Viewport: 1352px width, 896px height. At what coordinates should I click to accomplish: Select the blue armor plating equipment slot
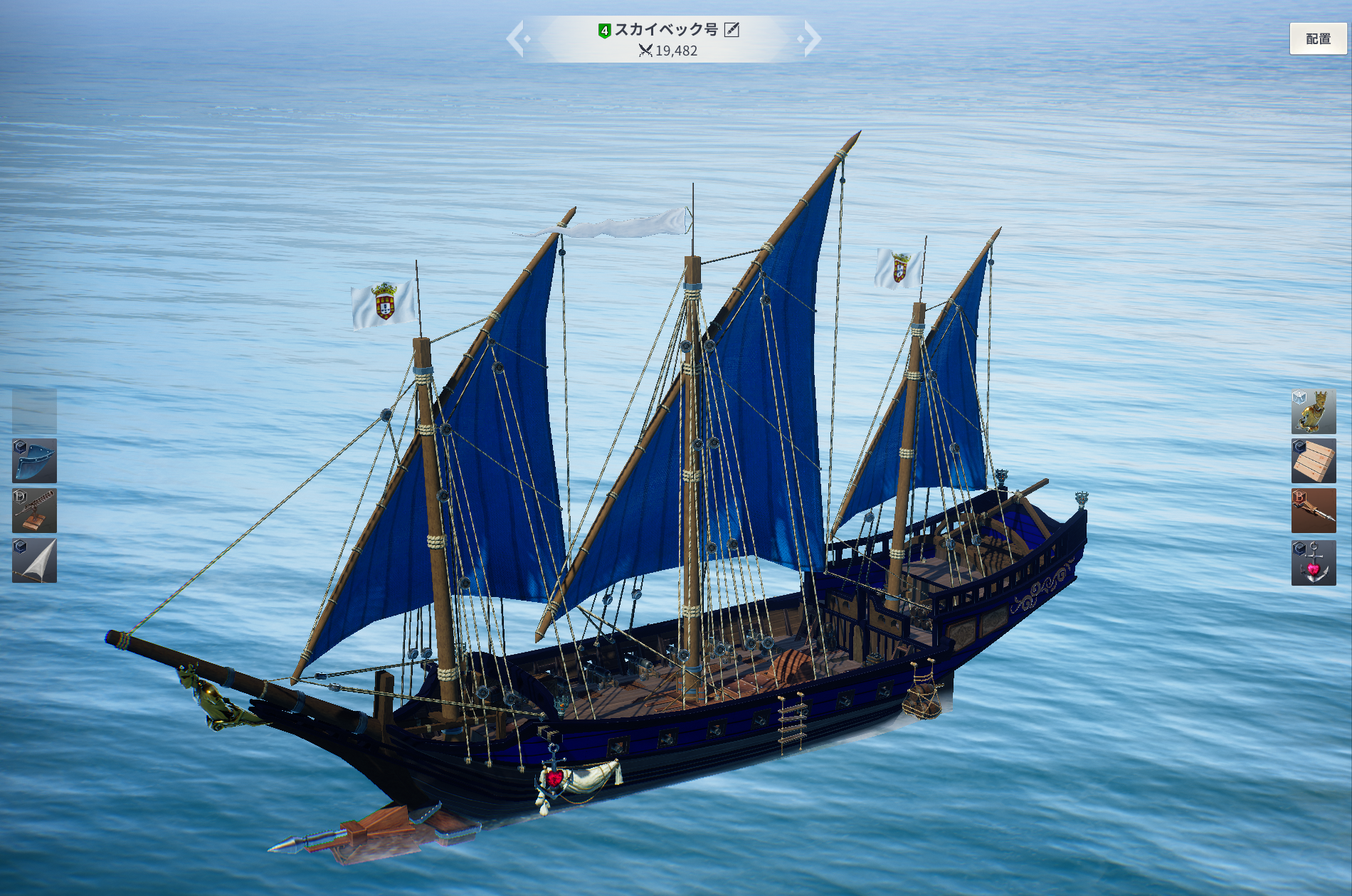coord(34,461)
